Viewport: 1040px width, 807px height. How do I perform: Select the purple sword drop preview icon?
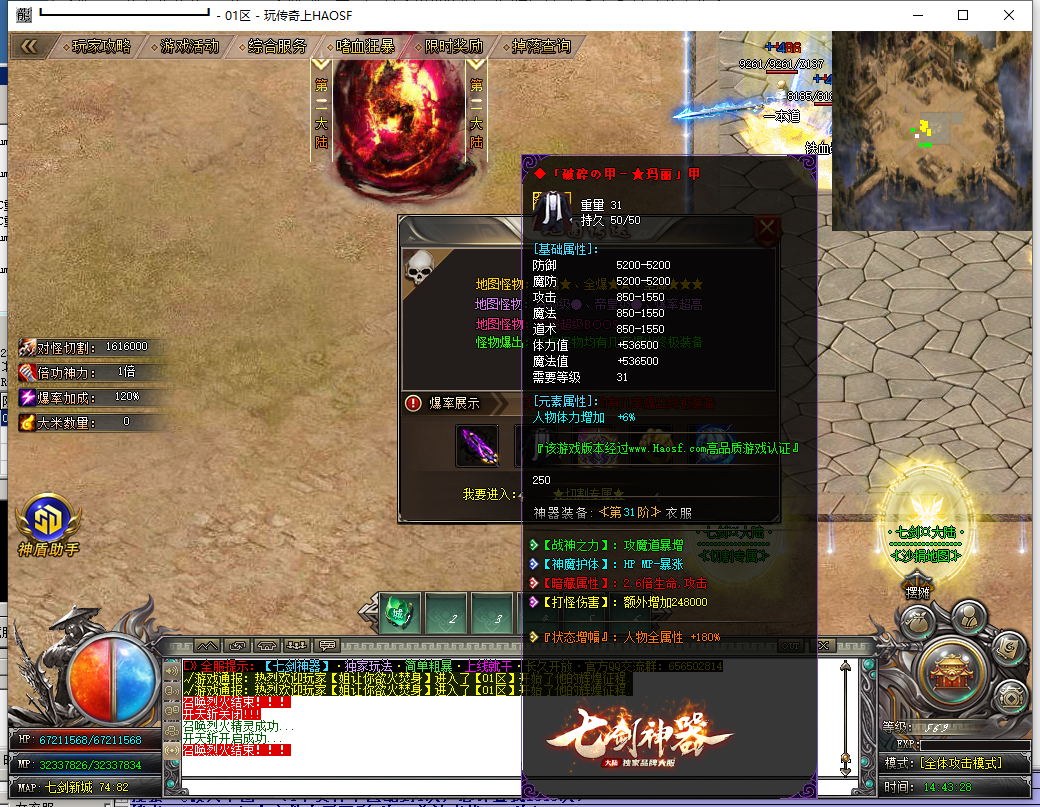(477, 445)
